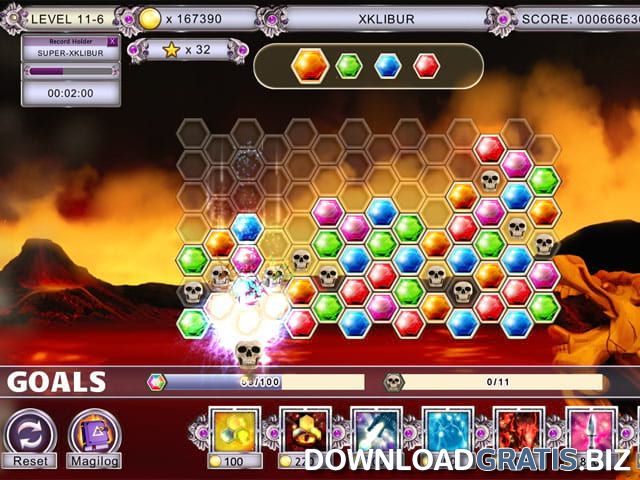Select the red gem in the top color queue
The height and width of the screenshot is (480, 640).
(x=427, y=66)
